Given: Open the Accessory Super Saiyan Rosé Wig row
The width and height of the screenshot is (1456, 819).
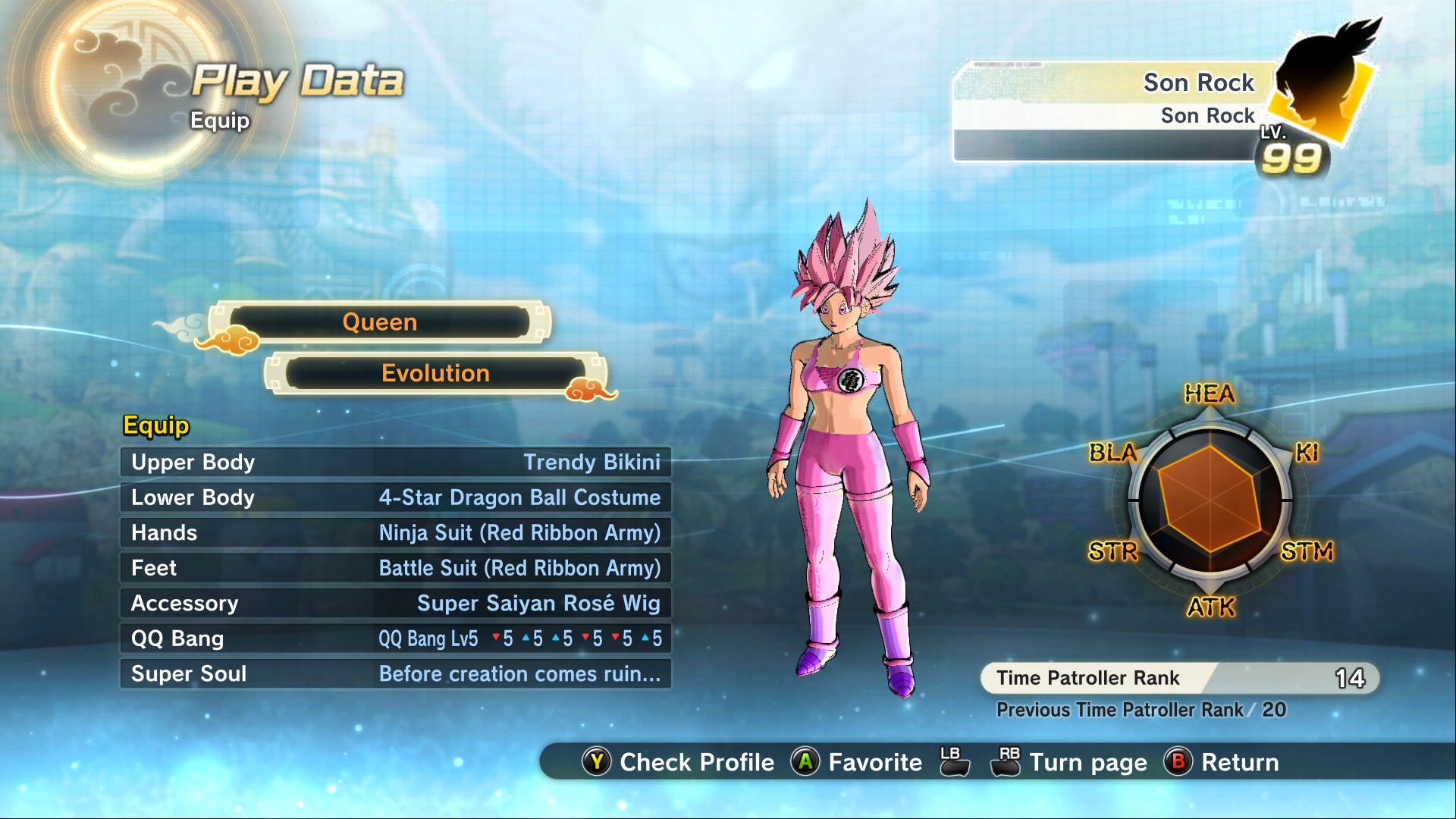Looking at the screenshot, I should click(x=395, y=604).
